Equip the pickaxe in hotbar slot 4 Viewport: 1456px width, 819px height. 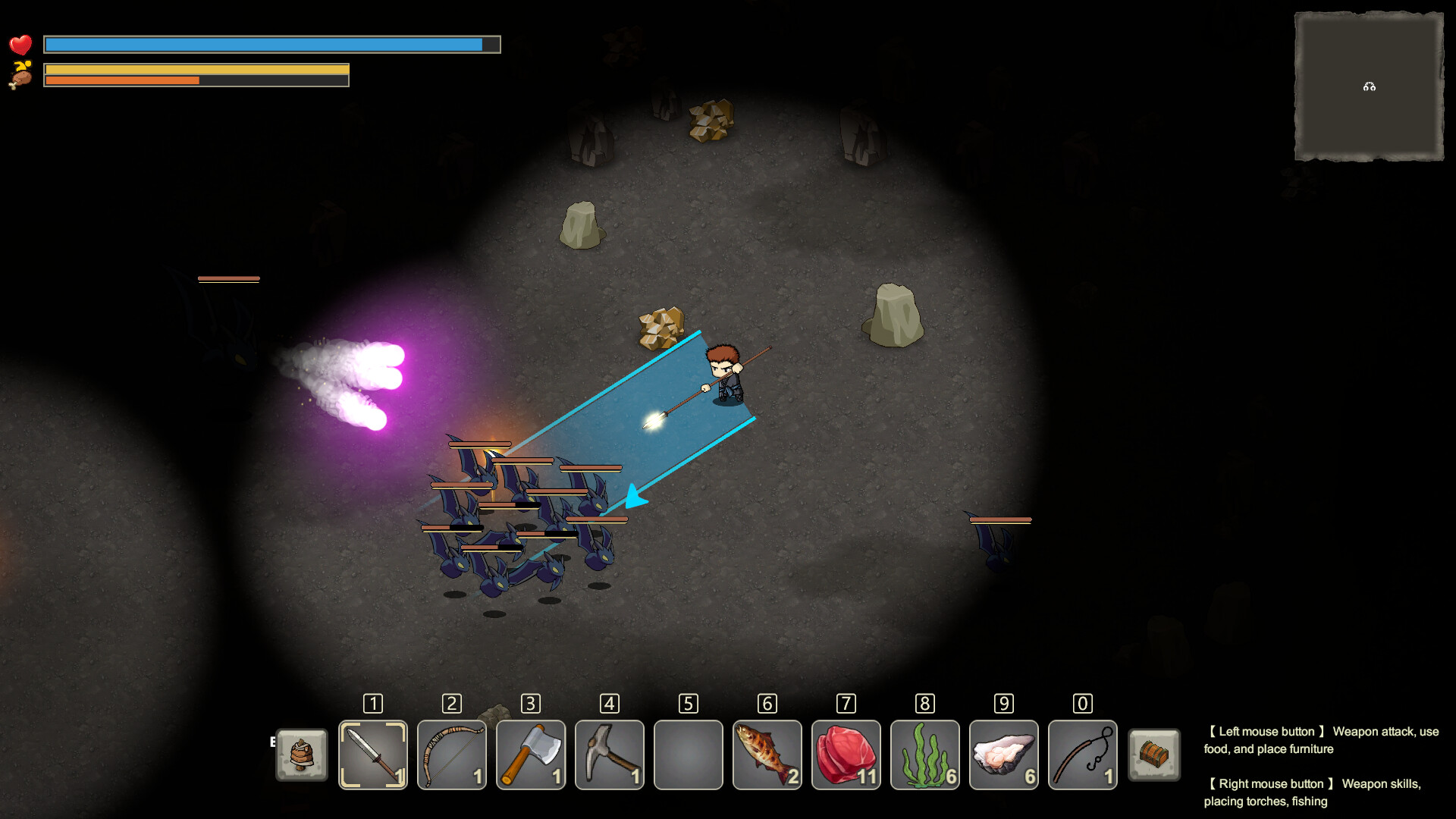[x=609, y=755]
